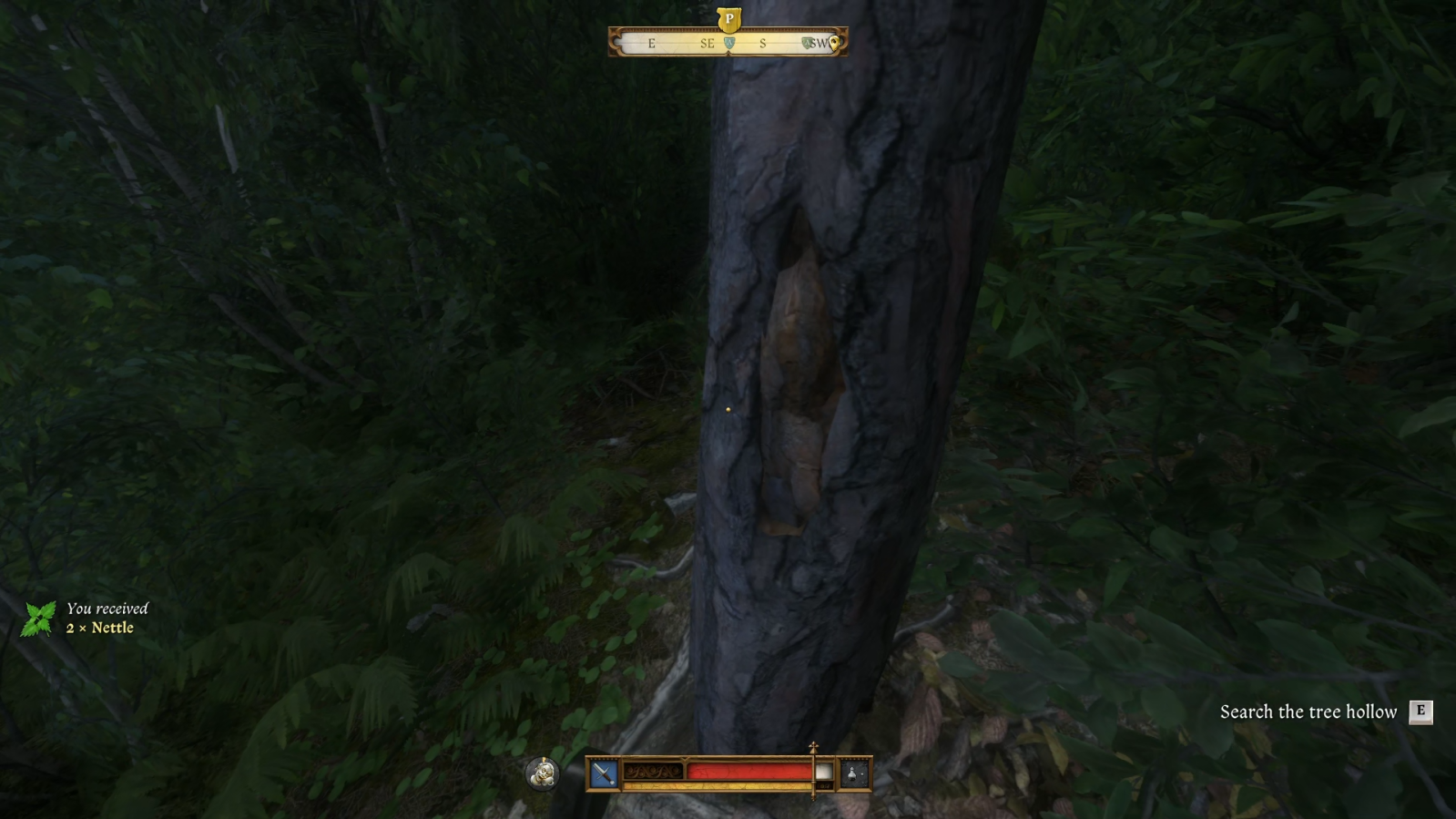Select the blue A shield marker near SE
The image size is (1456, 819).
tap(729, 42)
